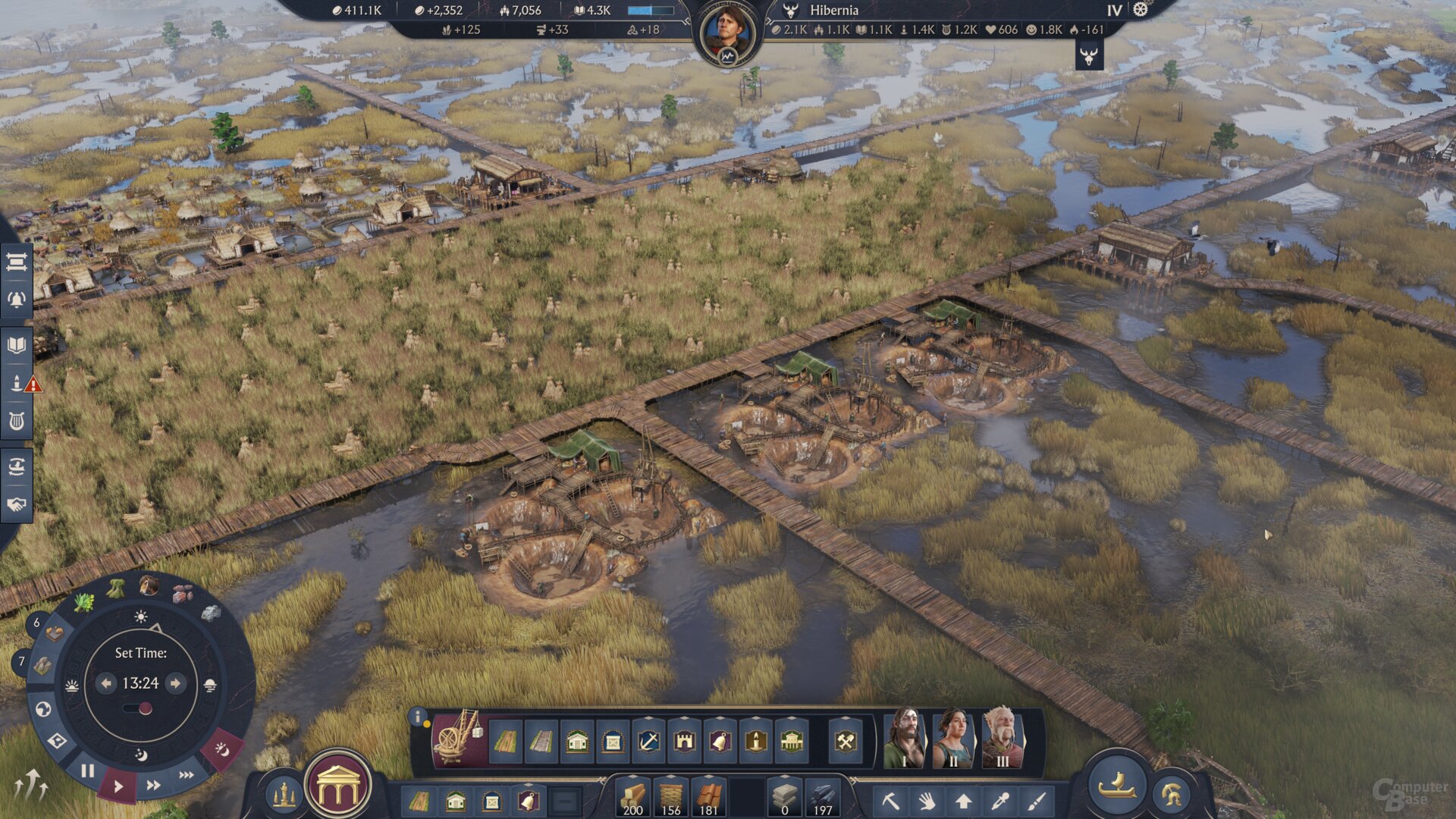Screen dimensions: 1456x819
Task: Toggle the day-night cycle button
Action: pos(221,750)
